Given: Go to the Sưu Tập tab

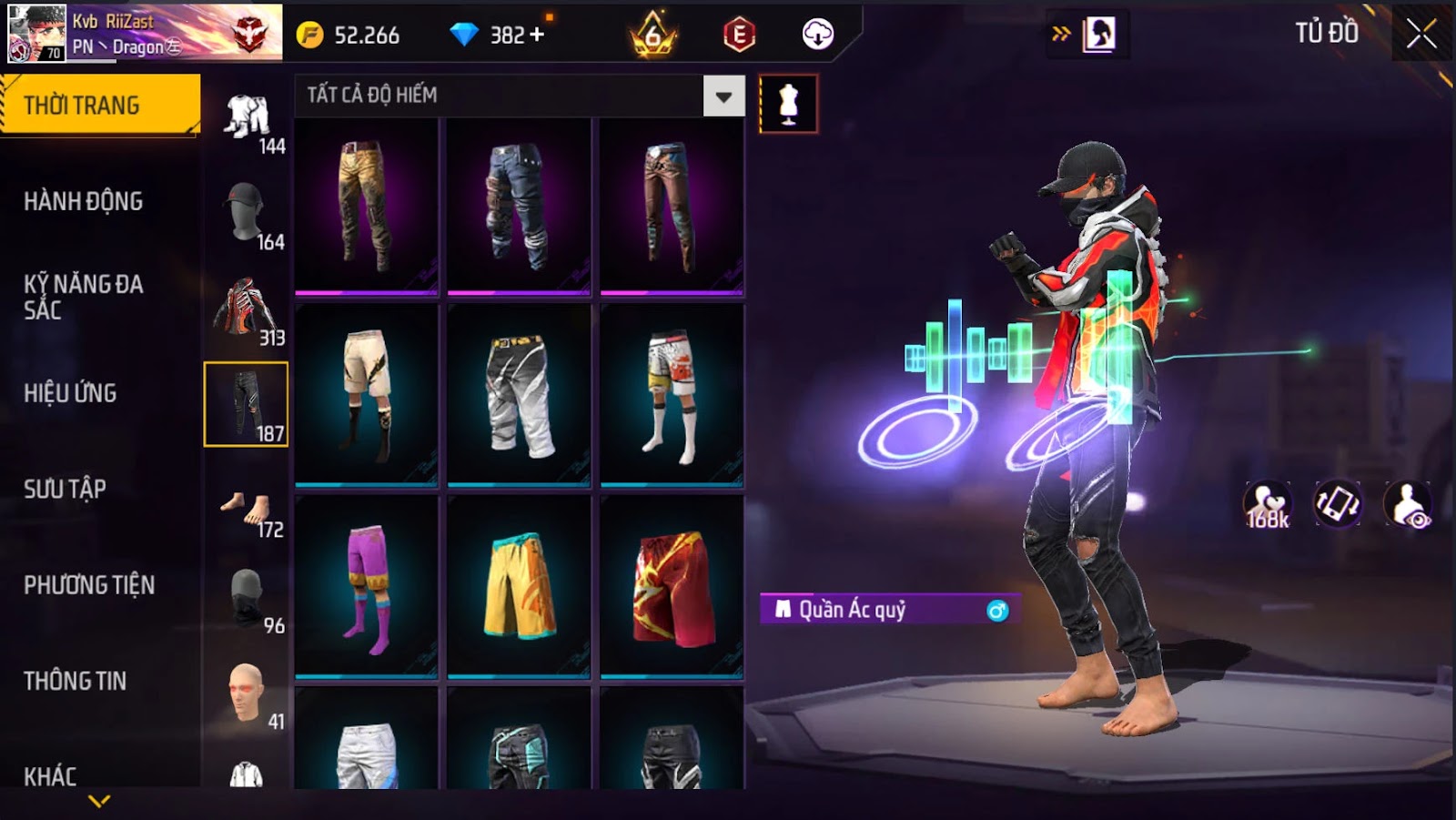Looking at the screenshot, I should click(x=66, y=489).
